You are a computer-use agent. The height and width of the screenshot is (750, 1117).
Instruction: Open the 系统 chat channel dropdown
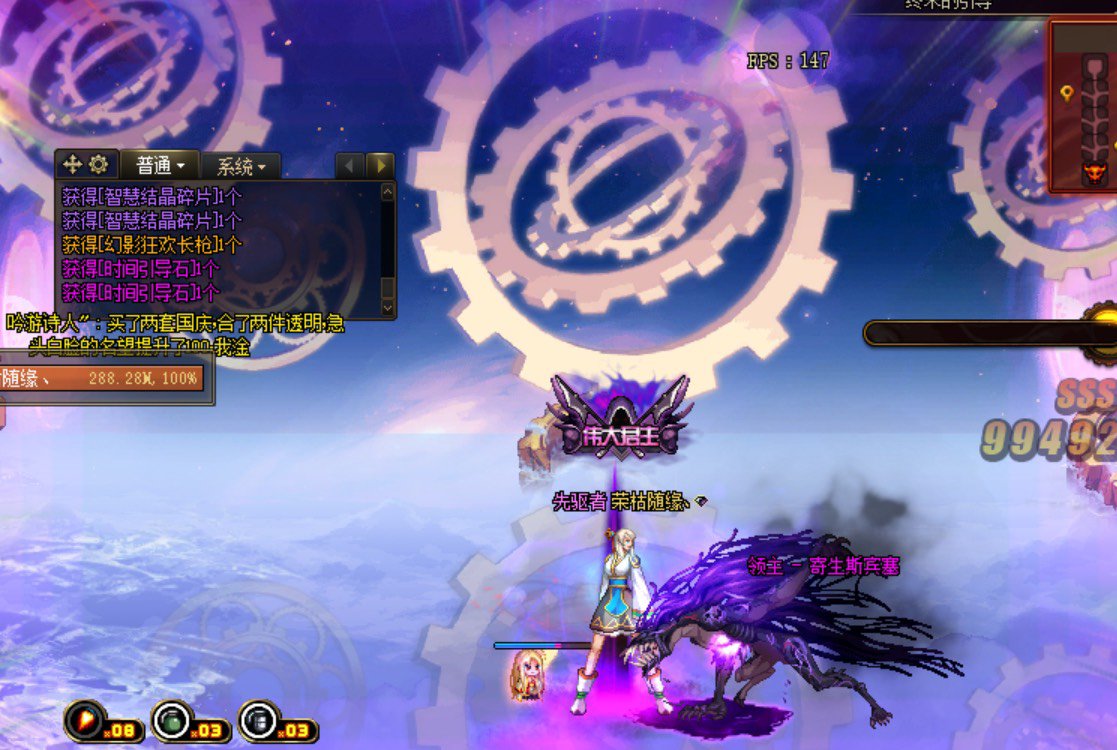click(x=241, y=166)
